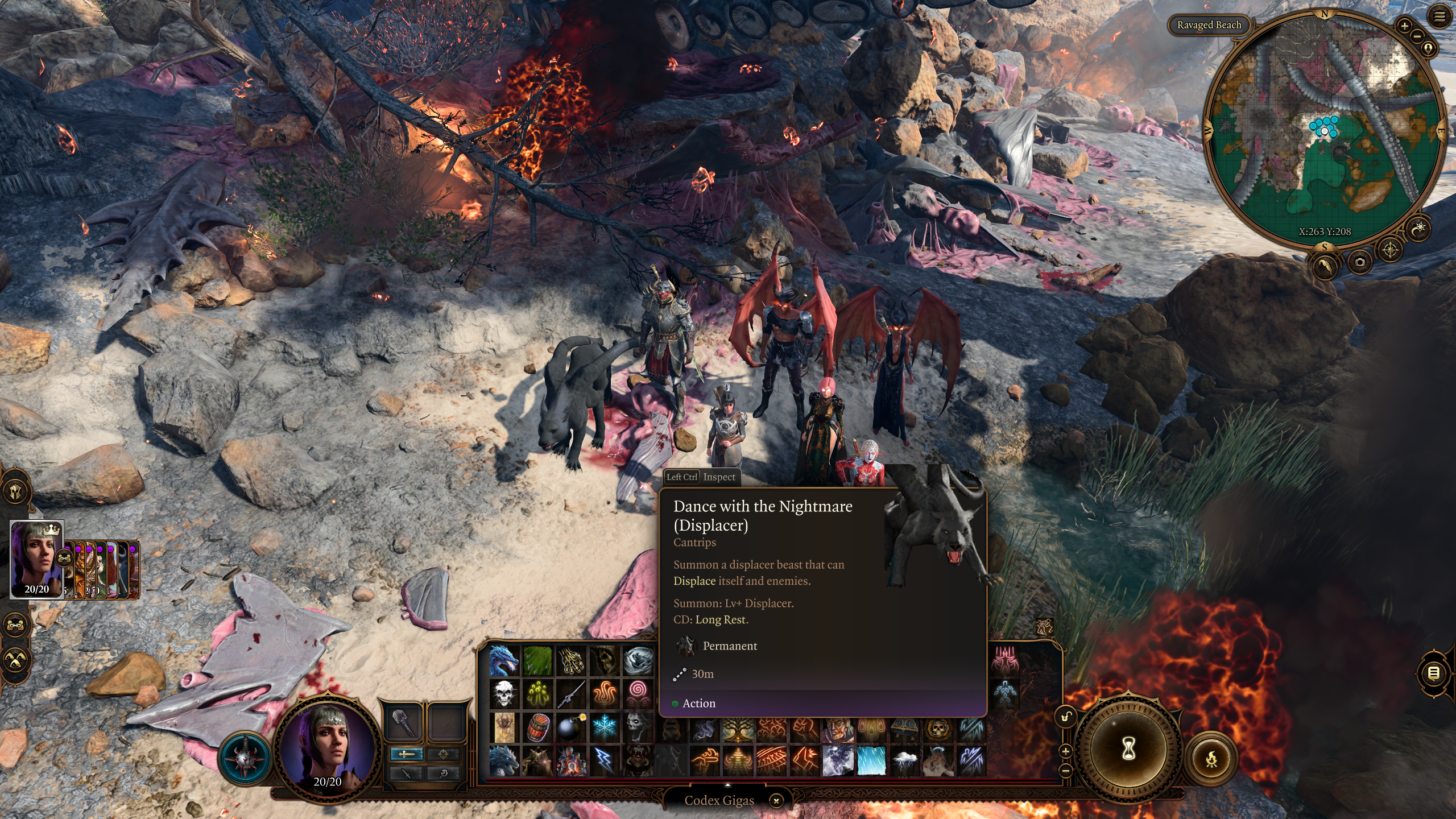The height and width of the screenshot is (819, 1456).
Task: Open the camera photo mode button
Action: click(1360, 262)
